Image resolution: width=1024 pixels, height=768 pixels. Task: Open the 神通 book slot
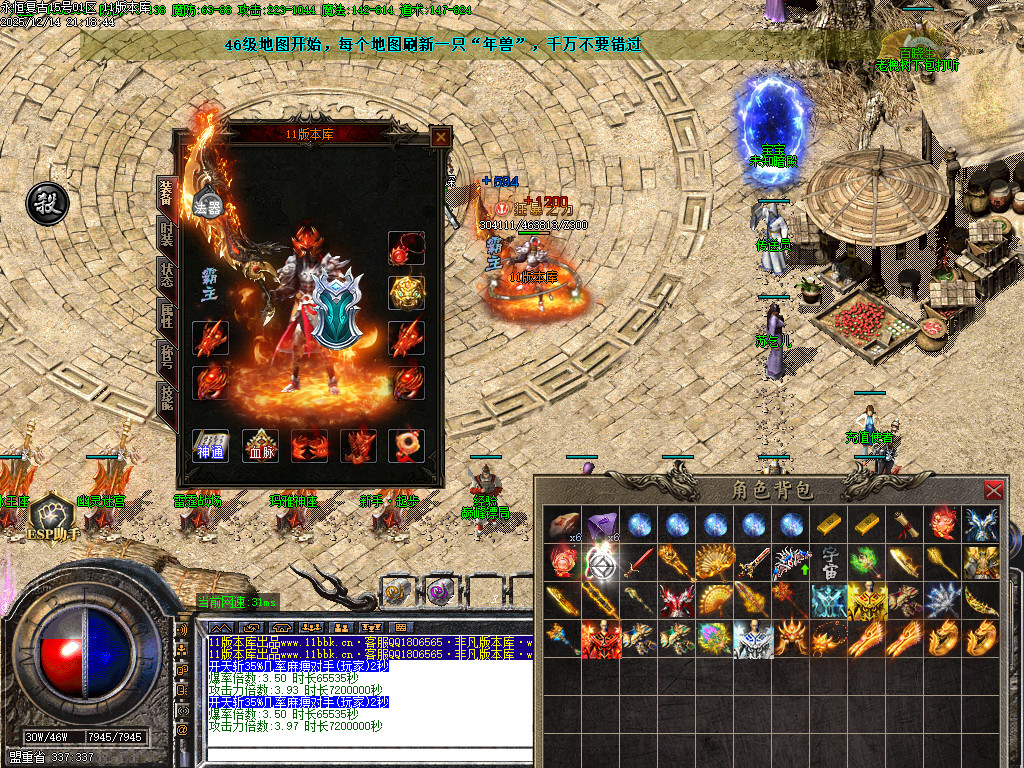pos(211,445)
